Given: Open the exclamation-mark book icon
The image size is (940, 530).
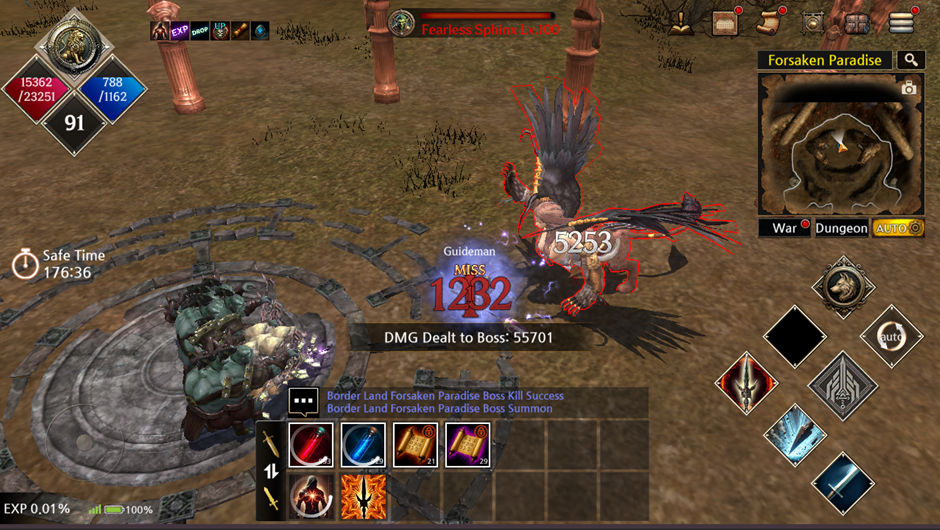Looking at the screenshot, I should pyautogui.click(x=682, y=23).
